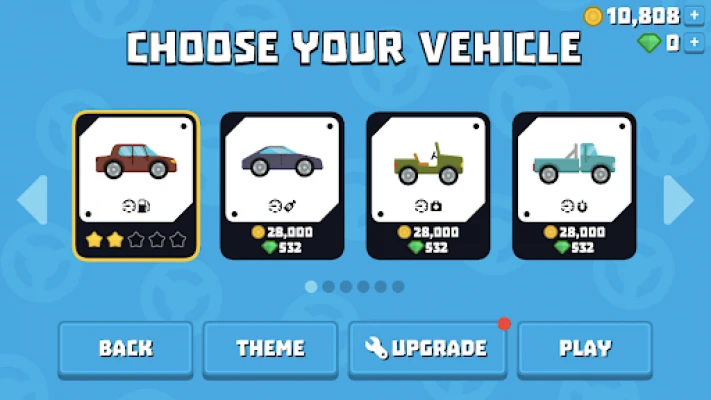The width and height of the screenshot is (711, 400).
Task: Add more coins with the plus button
Action: tap(696, 16)
